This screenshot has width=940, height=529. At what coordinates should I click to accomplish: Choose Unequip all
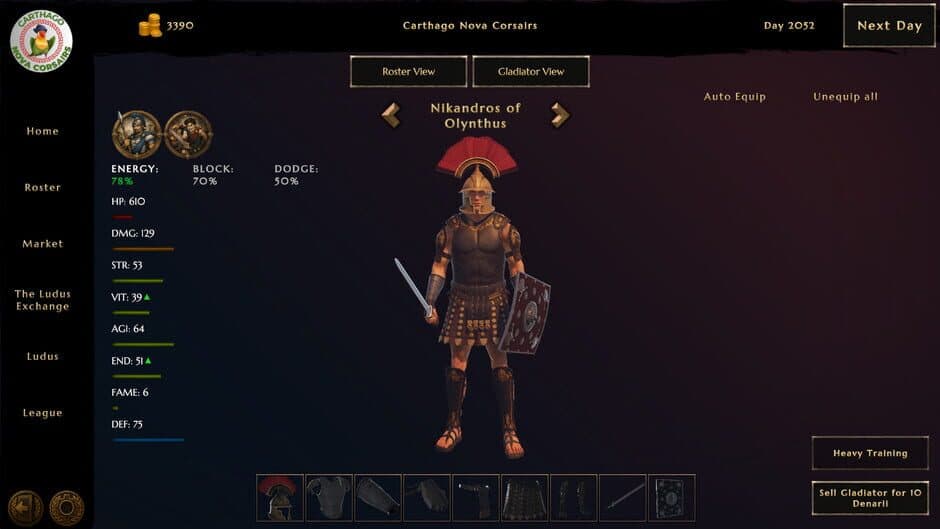pos(845,97)
